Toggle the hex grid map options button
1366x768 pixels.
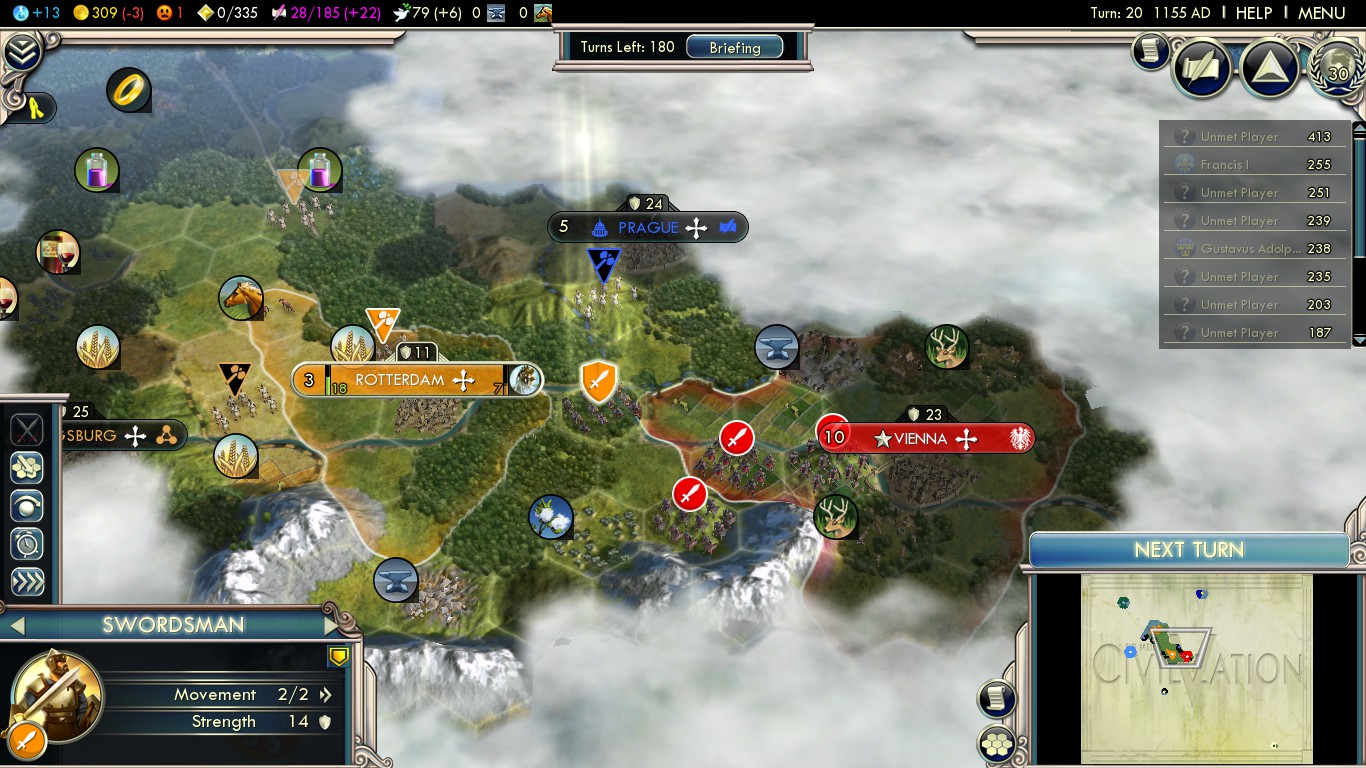(997, 743)
